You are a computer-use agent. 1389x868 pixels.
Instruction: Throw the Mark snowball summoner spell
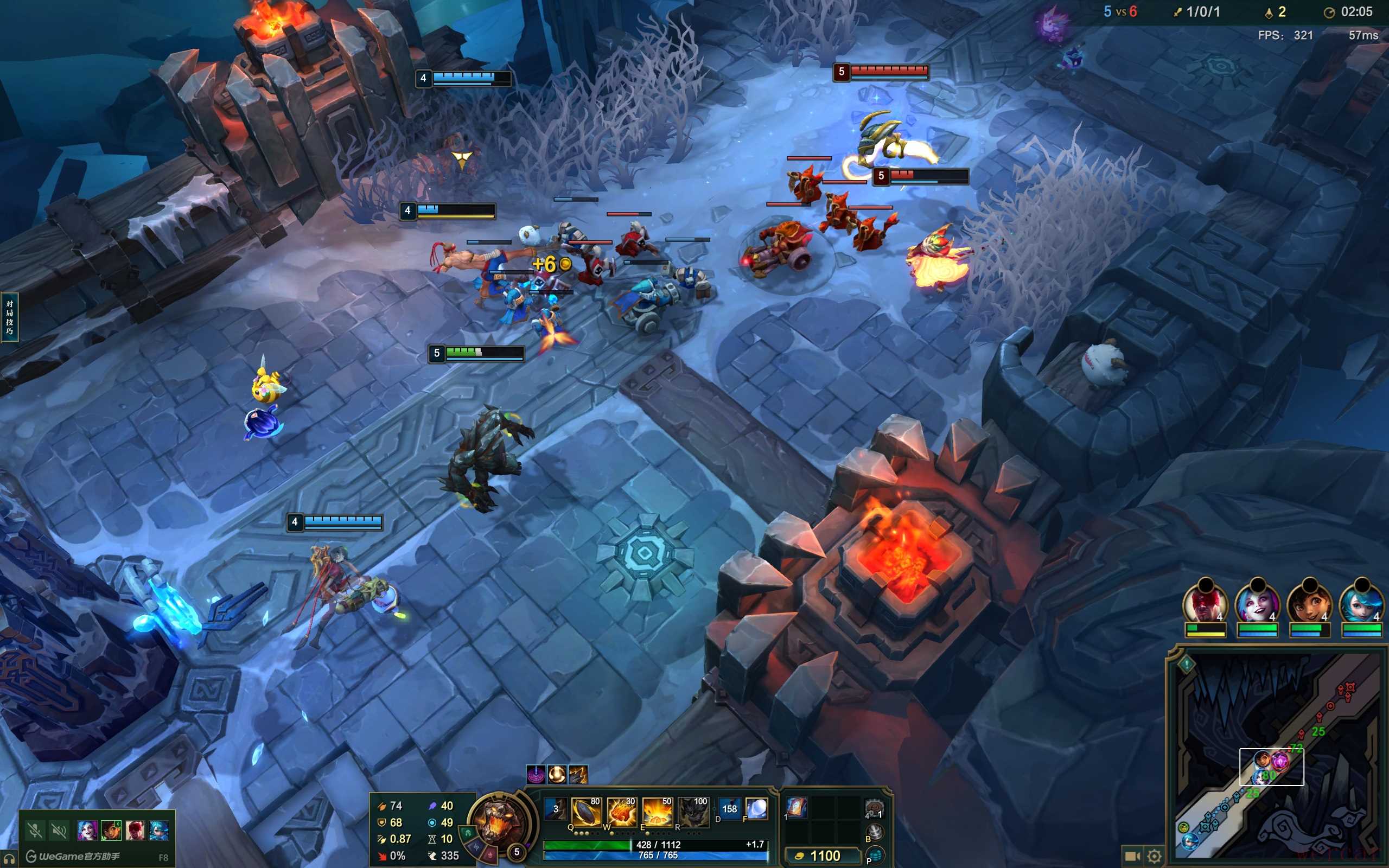(757, 809)
